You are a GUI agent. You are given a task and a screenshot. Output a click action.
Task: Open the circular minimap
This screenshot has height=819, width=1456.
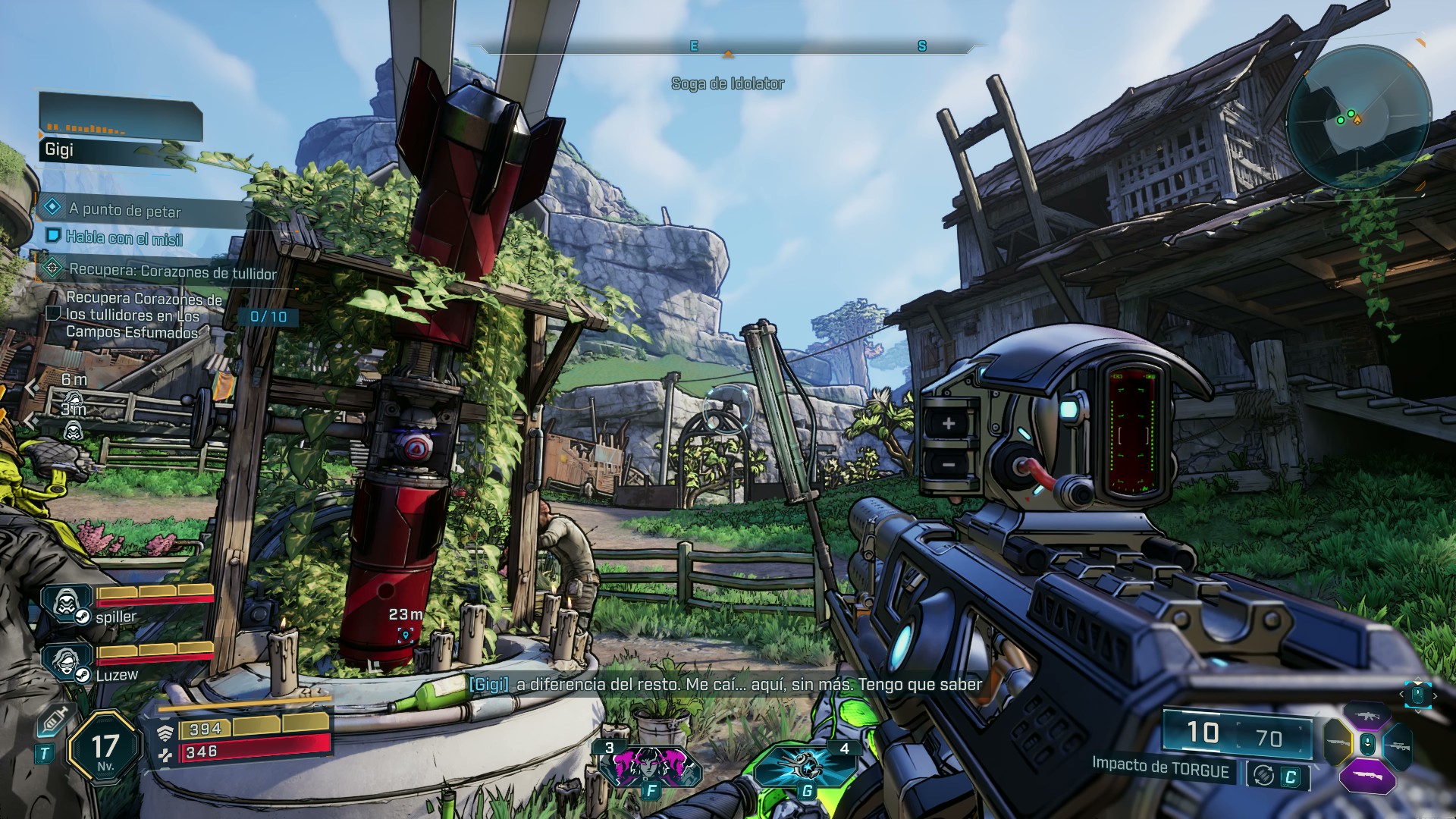pos(1358,118)
